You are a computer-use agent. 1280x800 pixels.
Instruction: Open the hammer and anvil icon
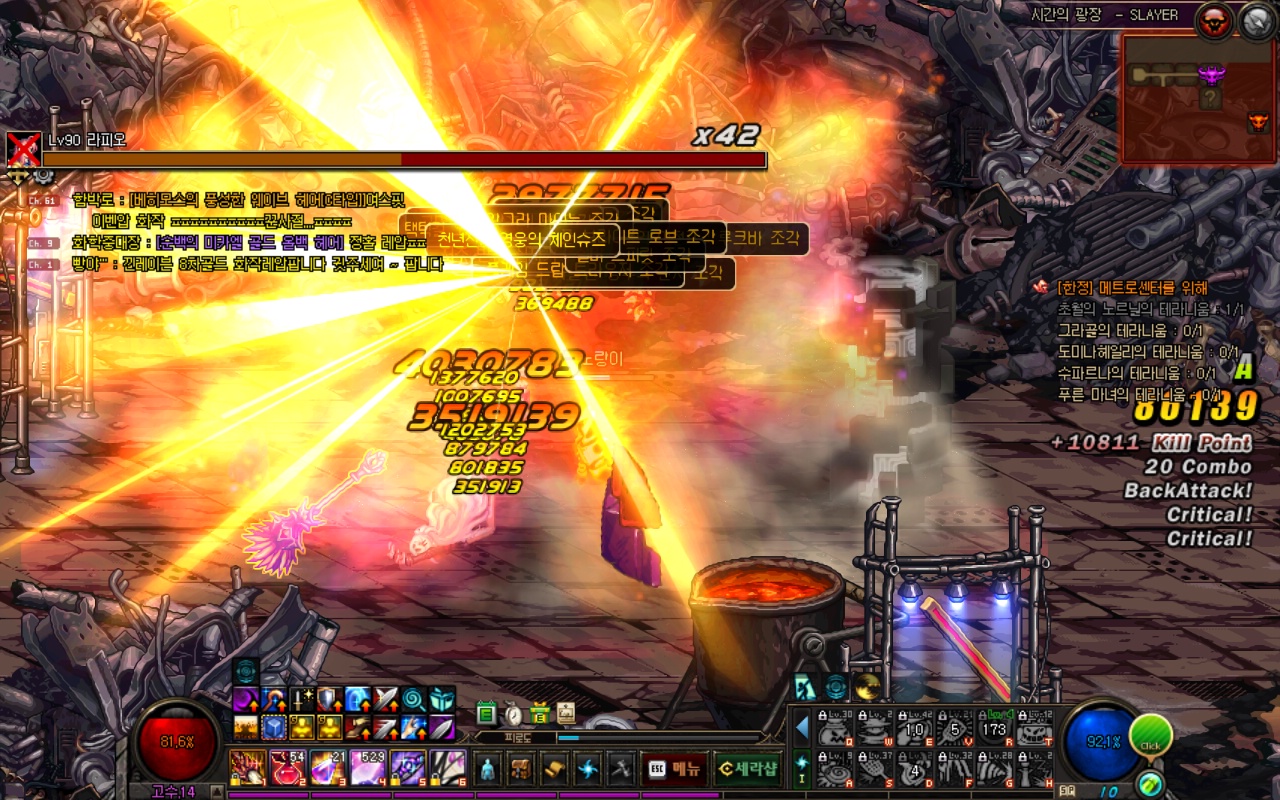point(621,768)
